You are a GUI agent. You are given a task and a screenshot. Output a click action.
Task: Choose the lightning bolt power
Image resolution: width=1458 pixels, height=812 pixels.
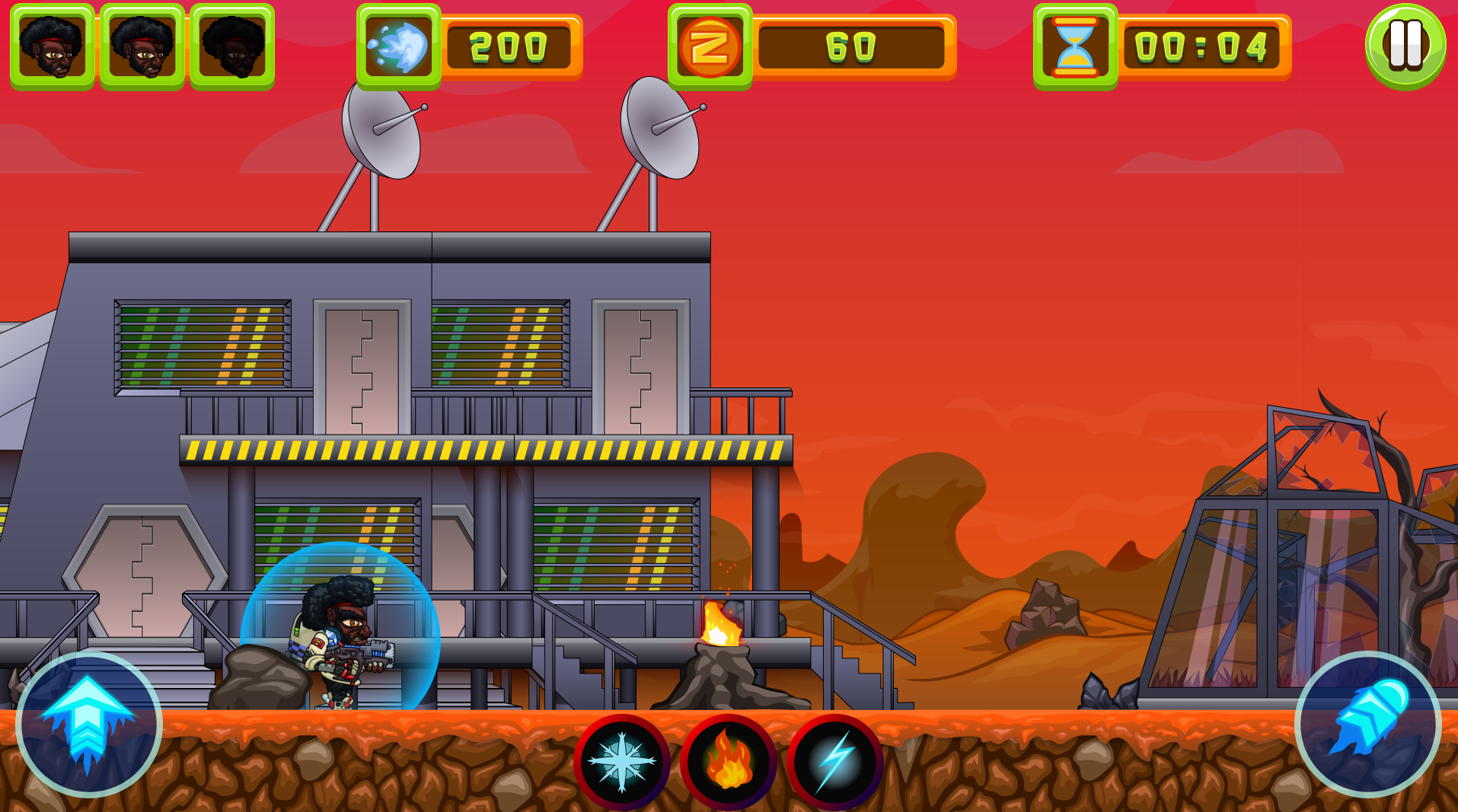(835, 762)
